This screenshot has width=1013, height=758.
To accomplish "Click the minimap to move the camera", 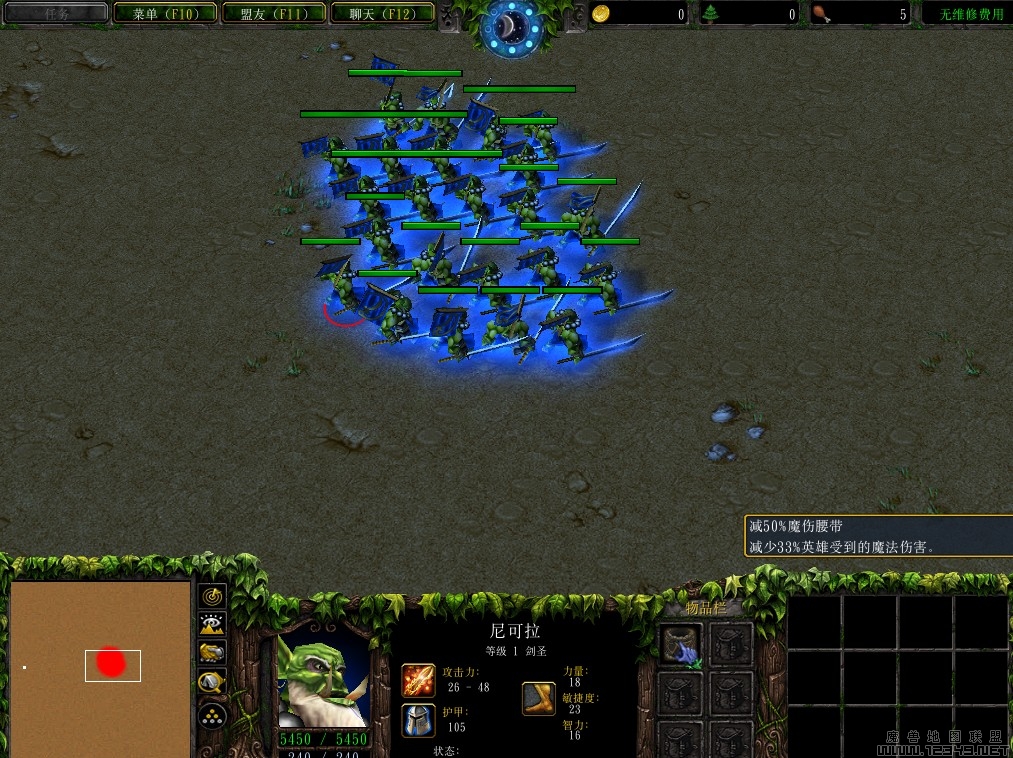I will (100, 667).
